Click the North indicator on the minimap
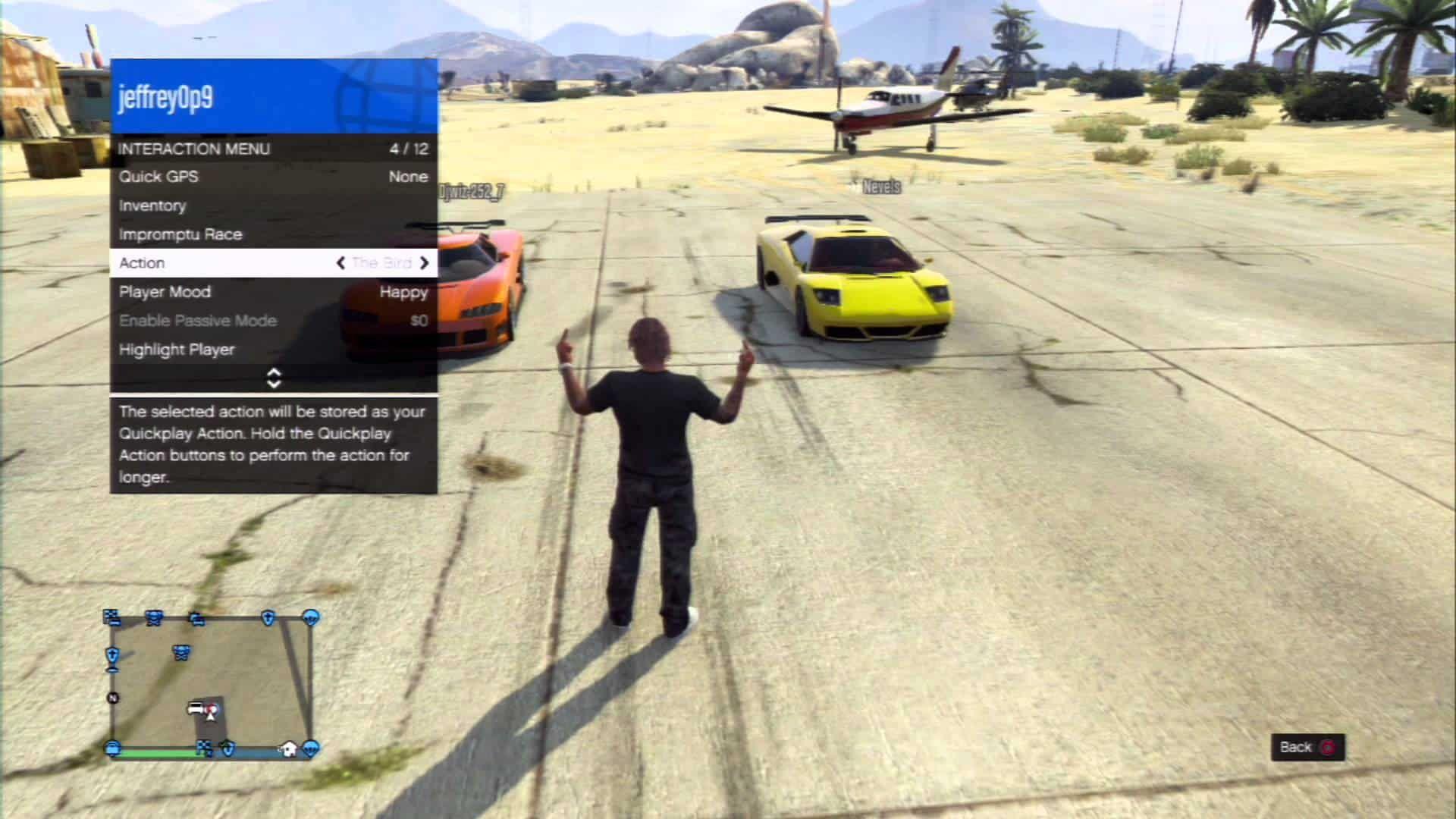The width and height of the screenshot is (1456, 819). coord(112,696)
